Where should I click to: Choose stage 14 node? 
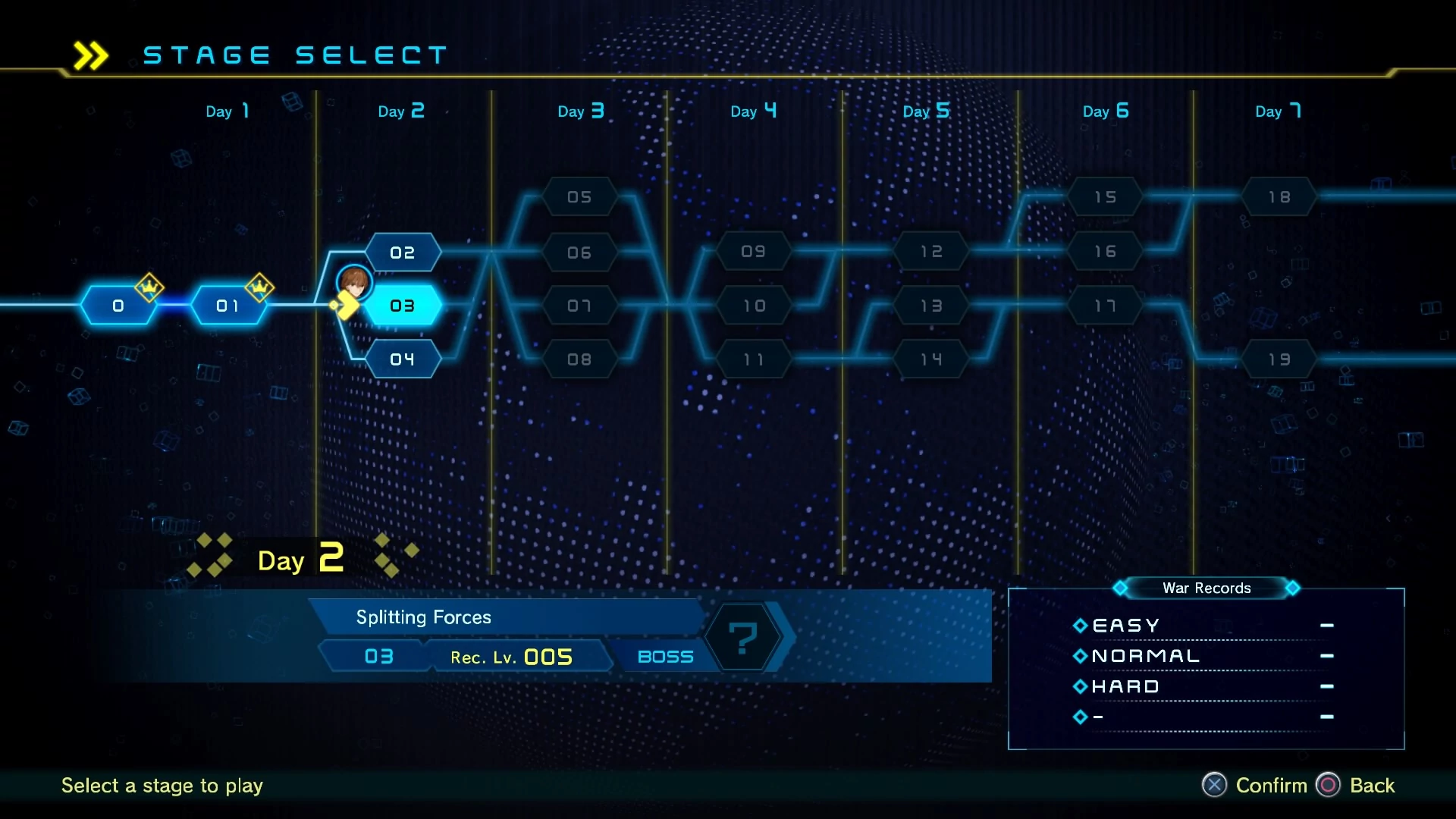(931, 359)
